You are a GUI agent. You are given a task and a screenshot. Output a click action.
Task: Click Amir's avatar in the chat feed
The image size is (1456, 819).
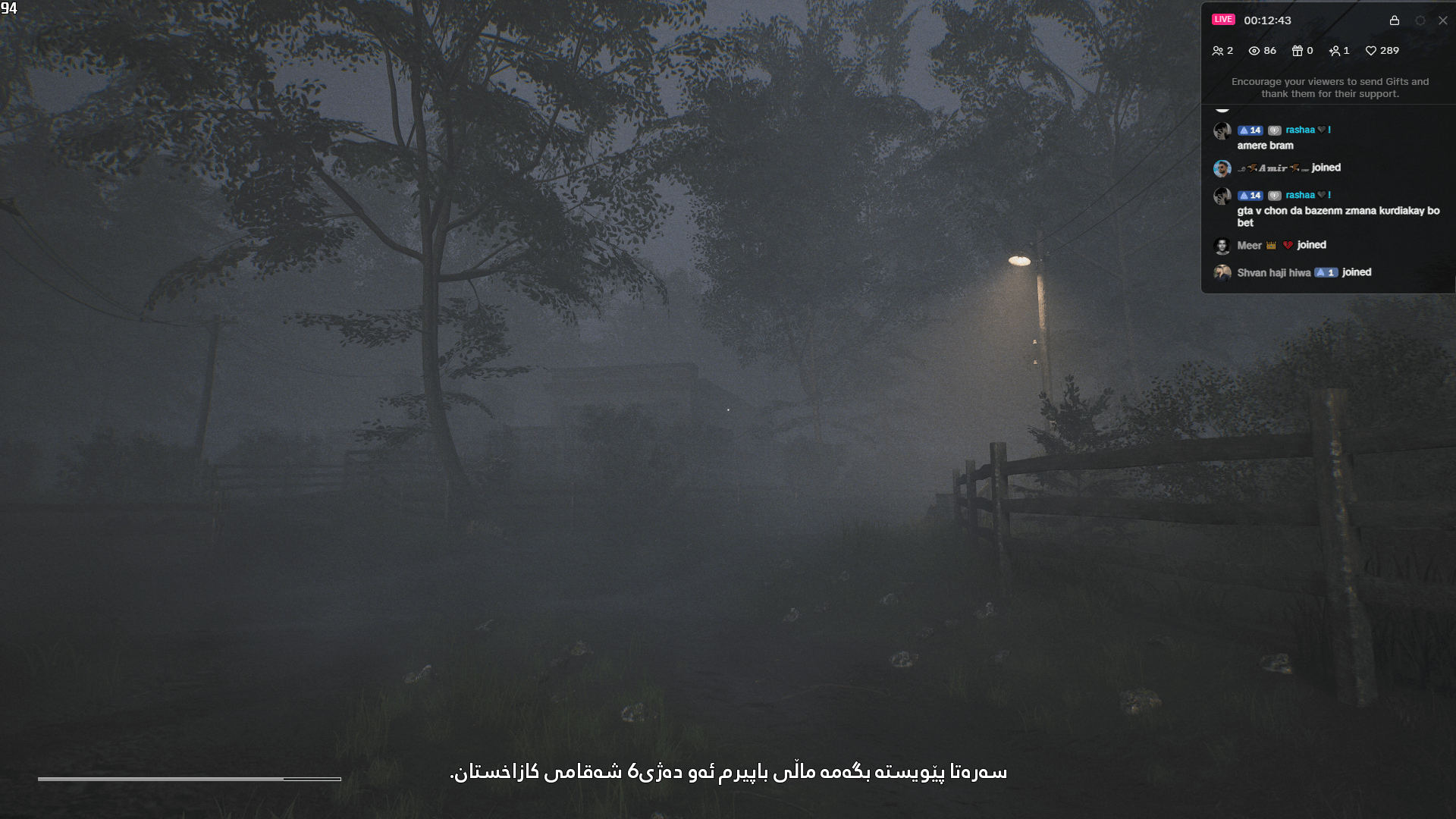(x=1222, y=168)
